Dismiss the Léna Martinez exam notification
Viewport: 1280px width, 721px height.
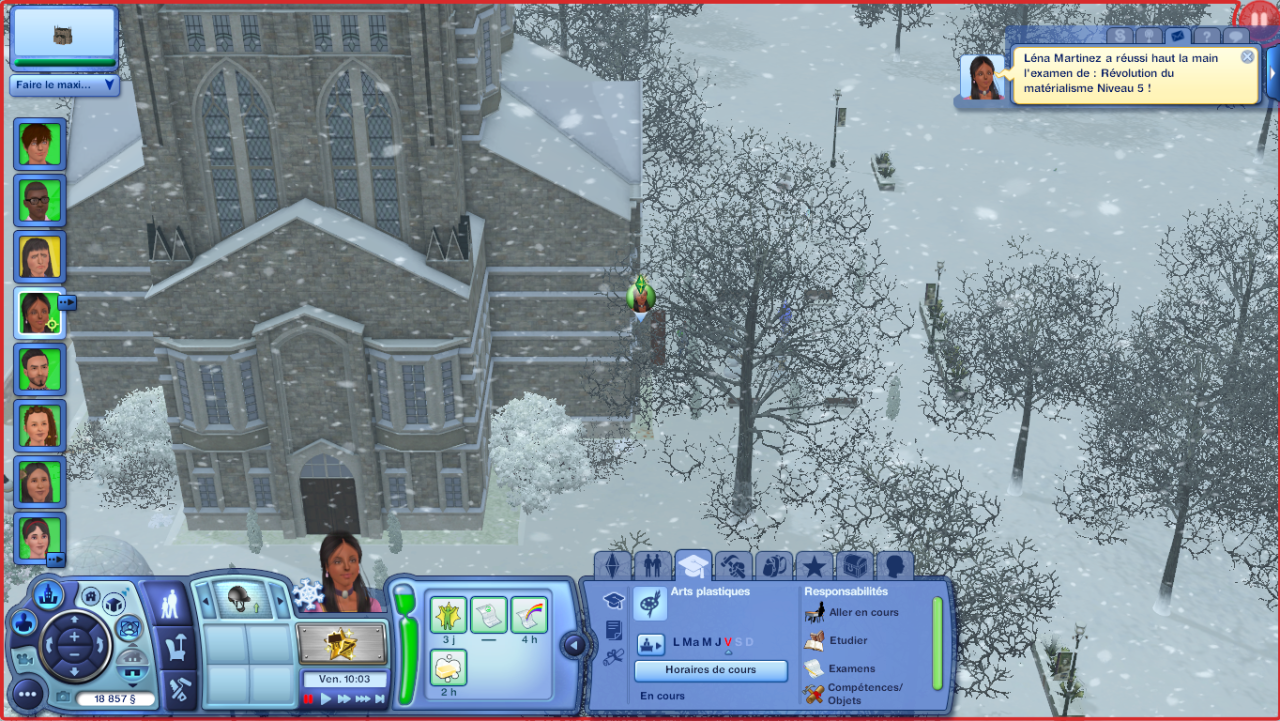point(1247,57)
